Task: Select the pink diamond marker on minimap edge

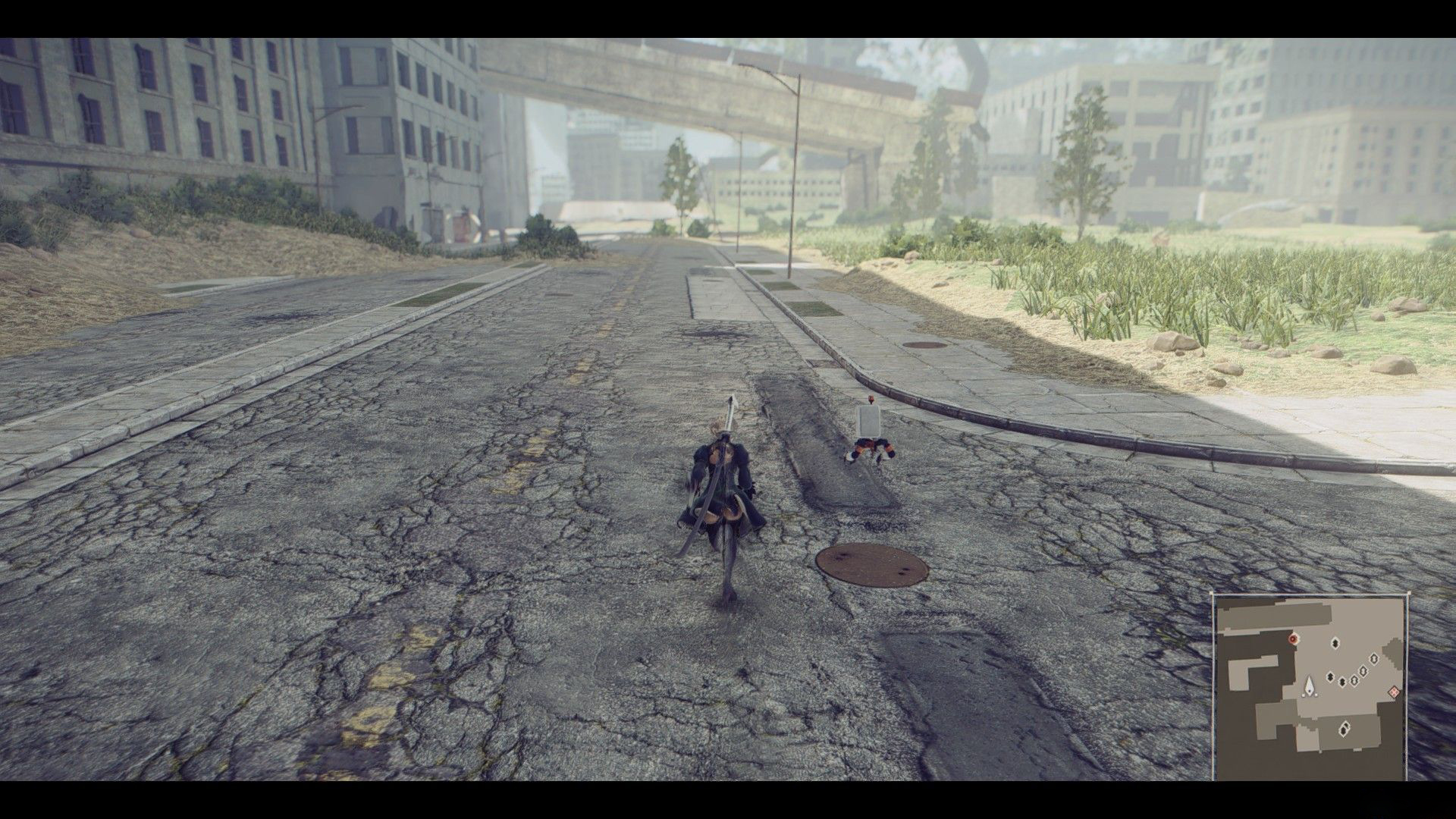Action: [1393, 692]
